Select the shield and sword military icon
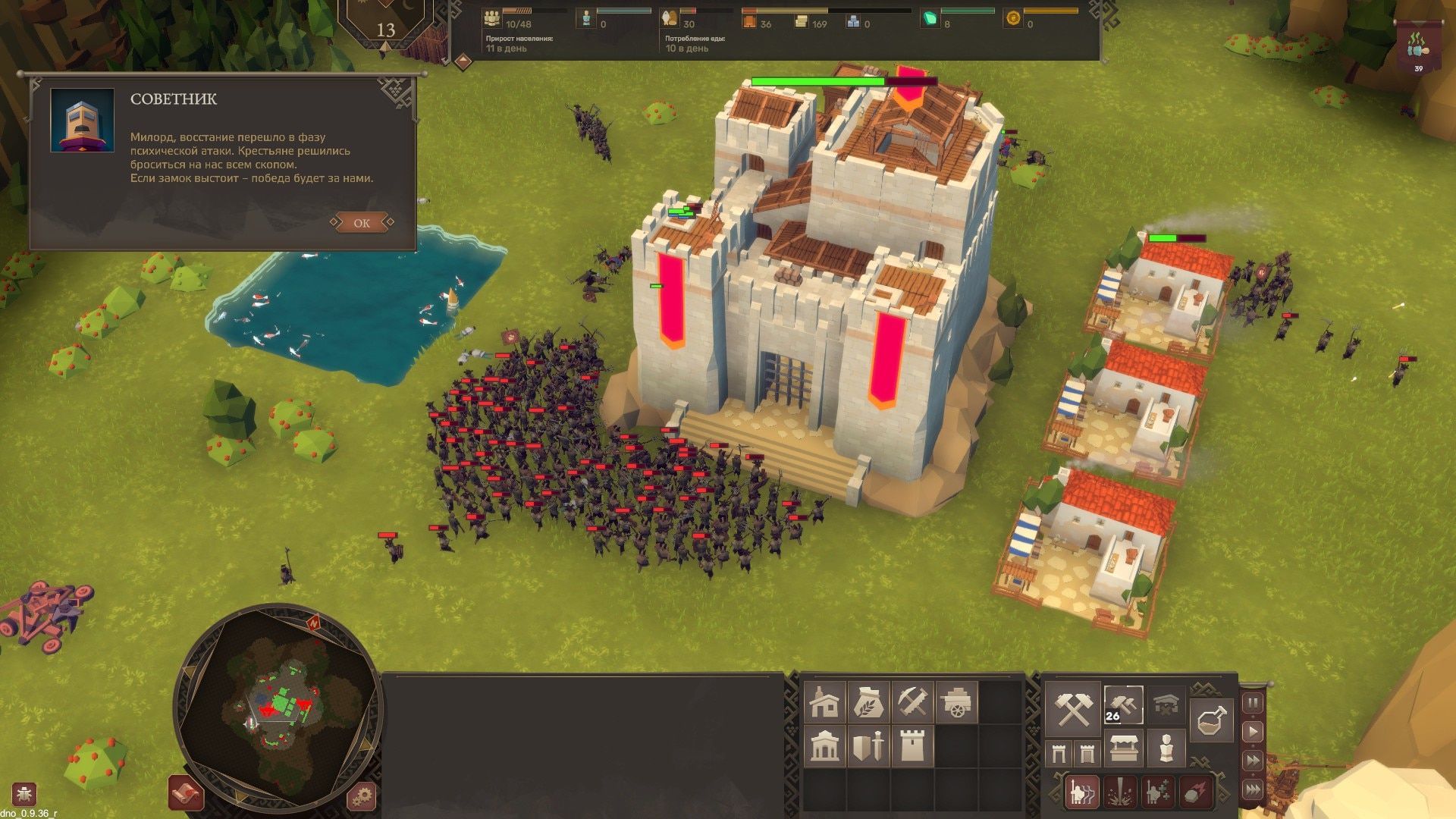 tap(868, 748)
